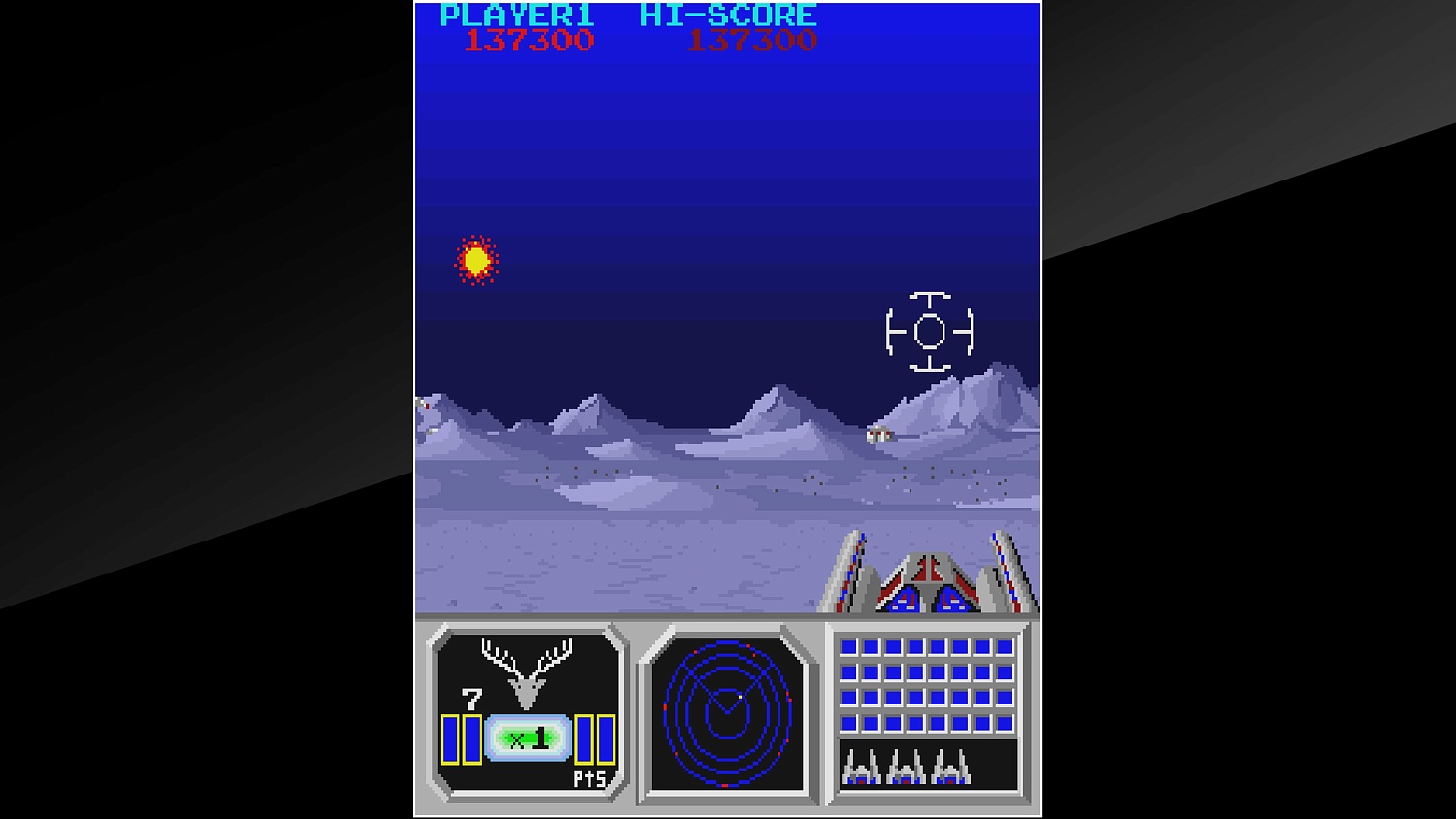Expand the right ammo grid panel

927,715
